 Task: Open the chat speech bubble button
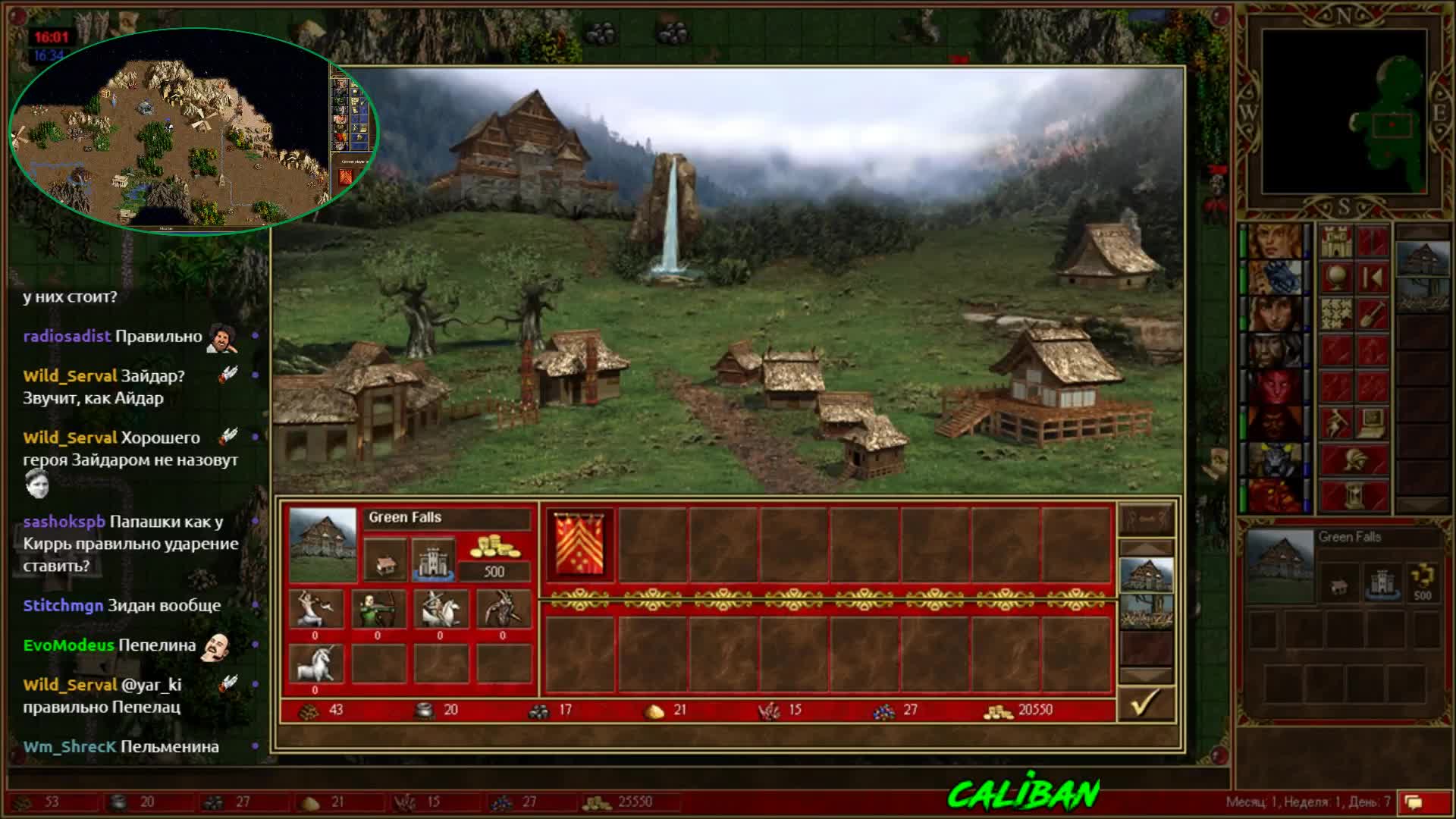(1414, 802)
